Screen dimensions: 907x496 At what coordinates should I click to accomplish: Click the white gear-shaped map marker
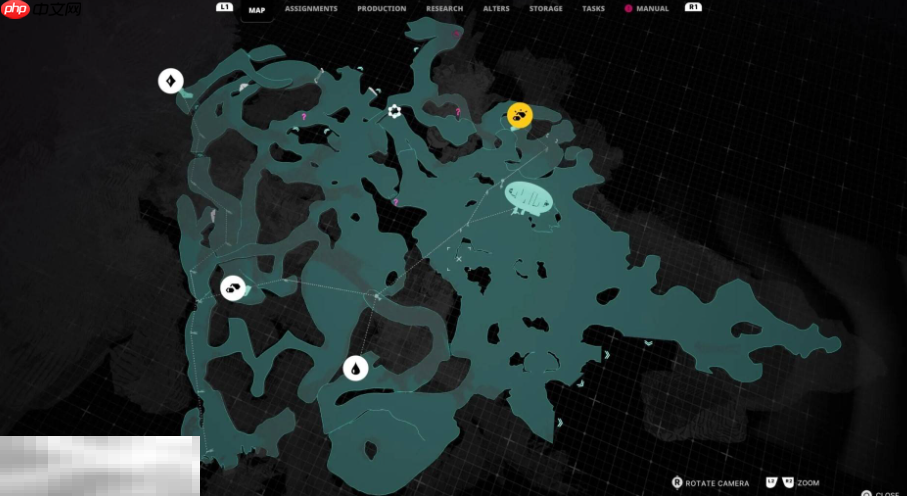(395, 111)
